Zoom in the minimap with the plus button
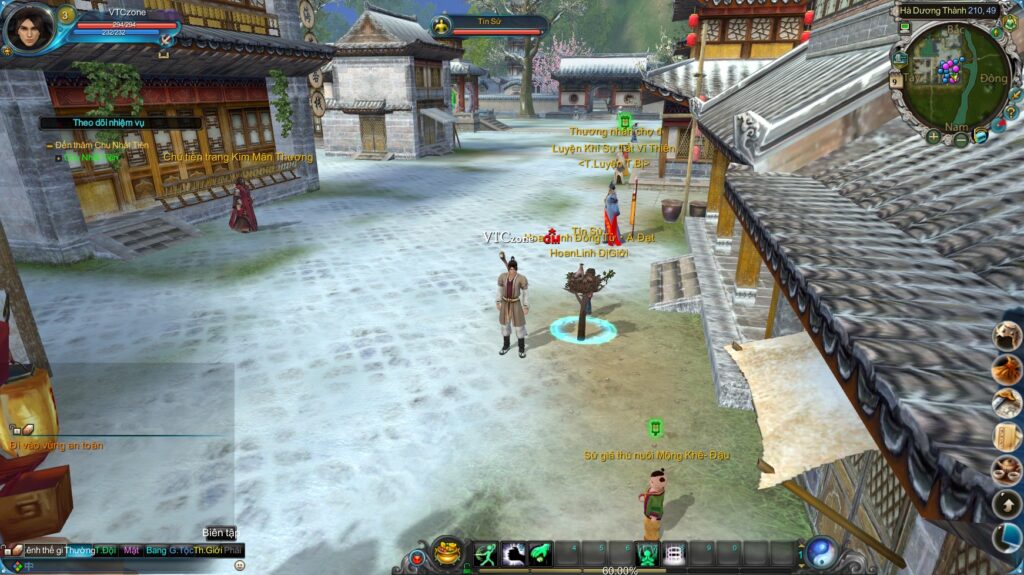 [933, 137]
